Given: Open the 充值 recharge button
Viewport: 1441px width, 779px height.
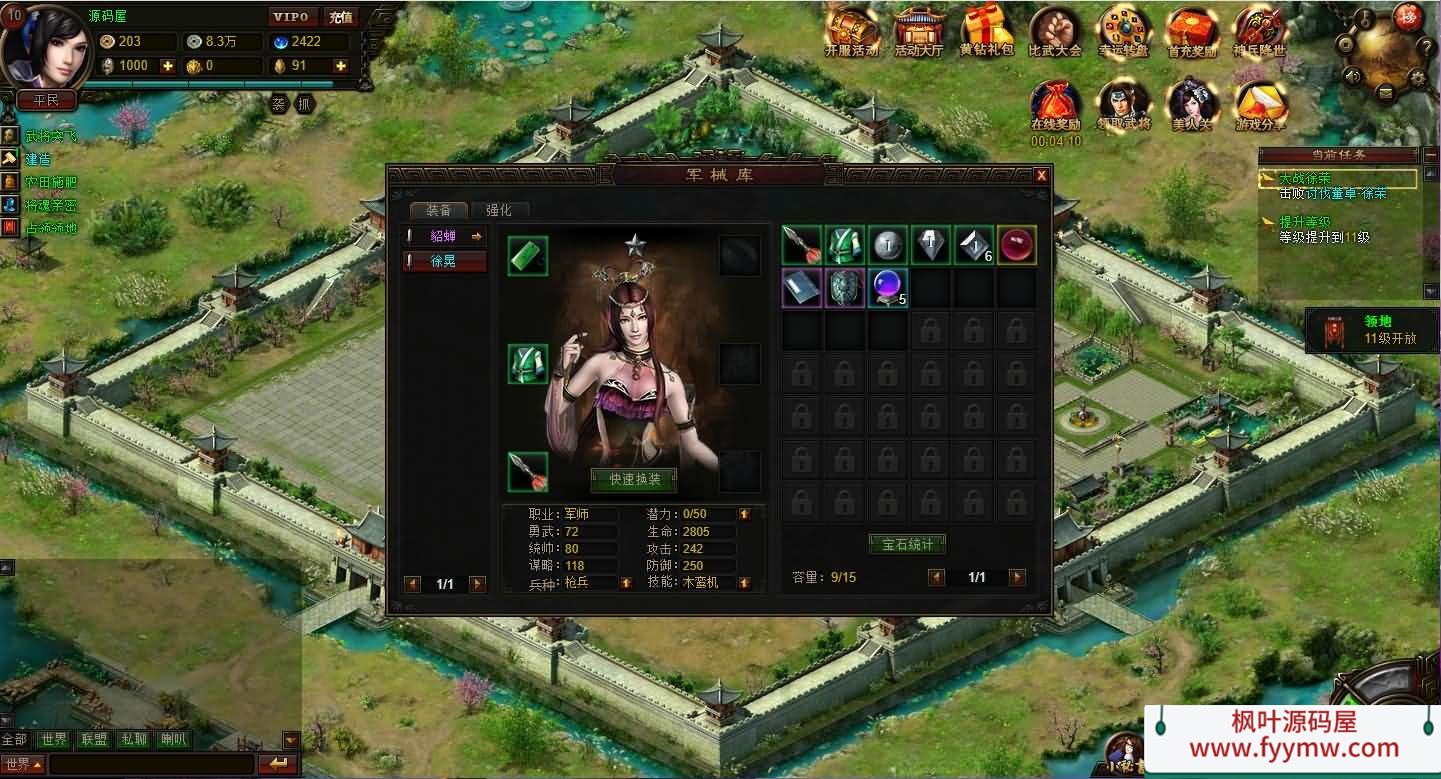Looking at the screenshot, I should [x=341, y=17].
